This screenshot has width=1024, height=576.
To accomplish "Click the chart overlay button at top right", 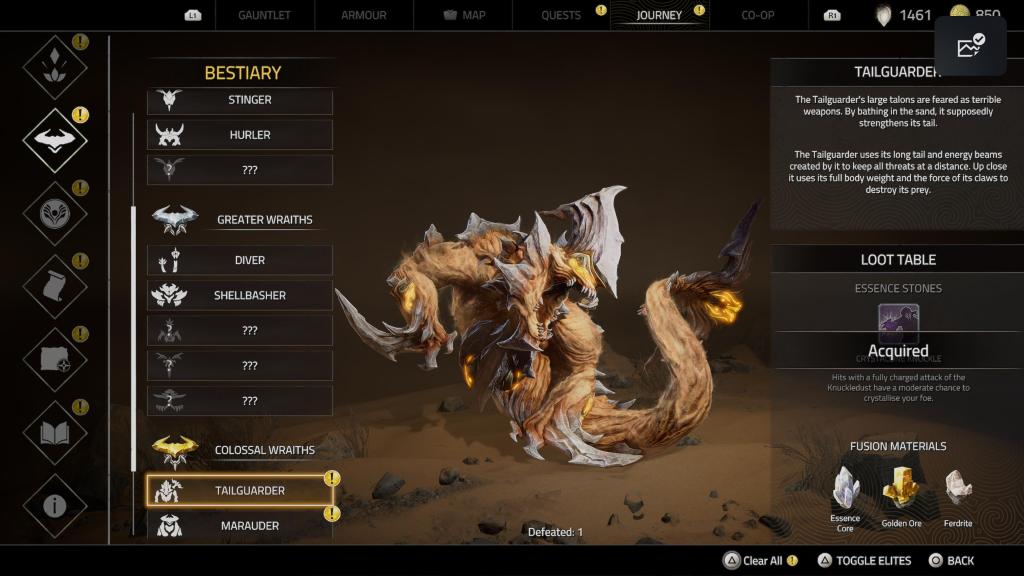I will coord(970,46).
